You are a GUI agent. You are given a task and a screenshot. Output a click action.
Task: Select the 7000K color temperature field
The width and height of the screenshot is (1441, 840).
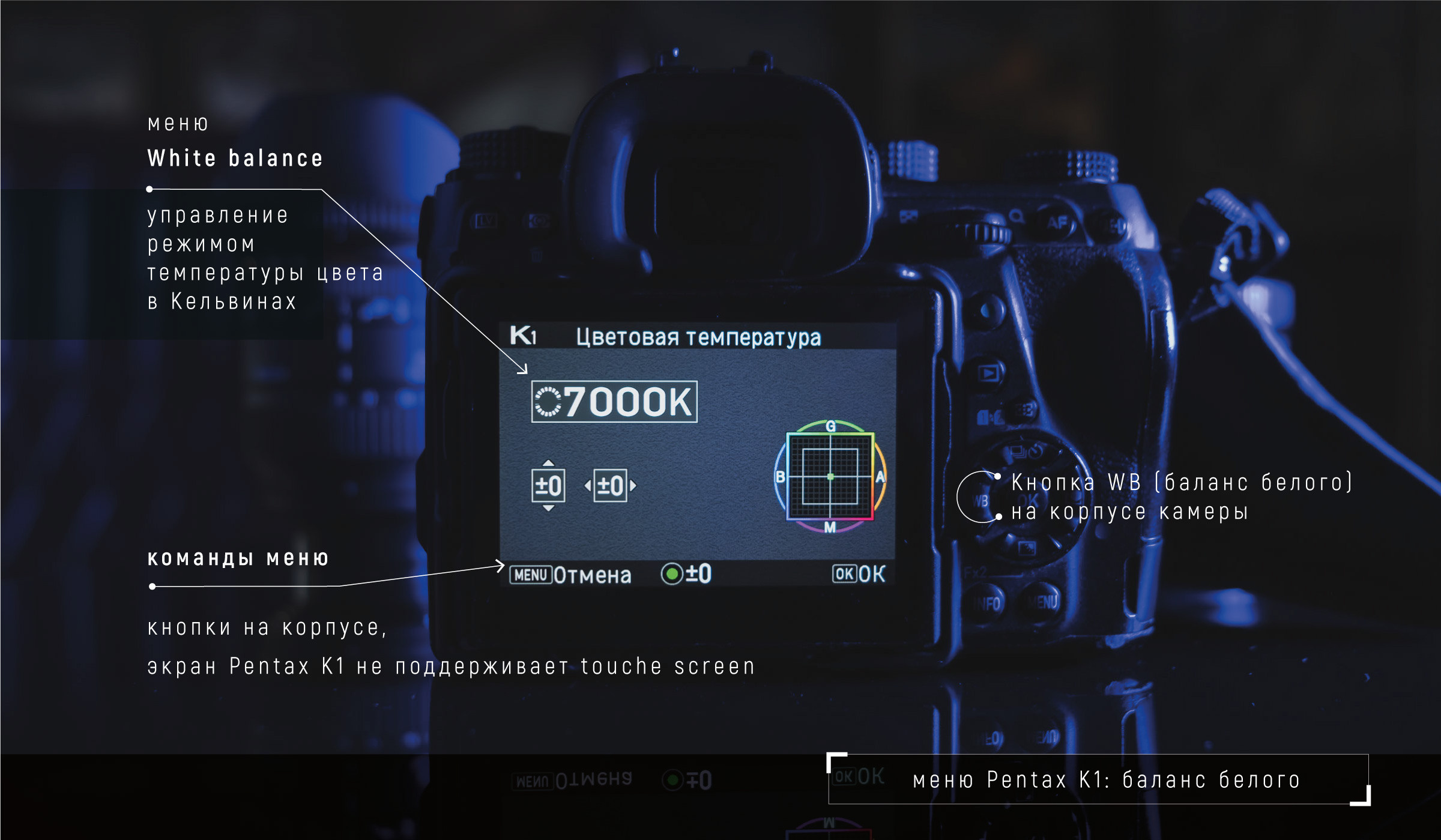click(614, 402)
